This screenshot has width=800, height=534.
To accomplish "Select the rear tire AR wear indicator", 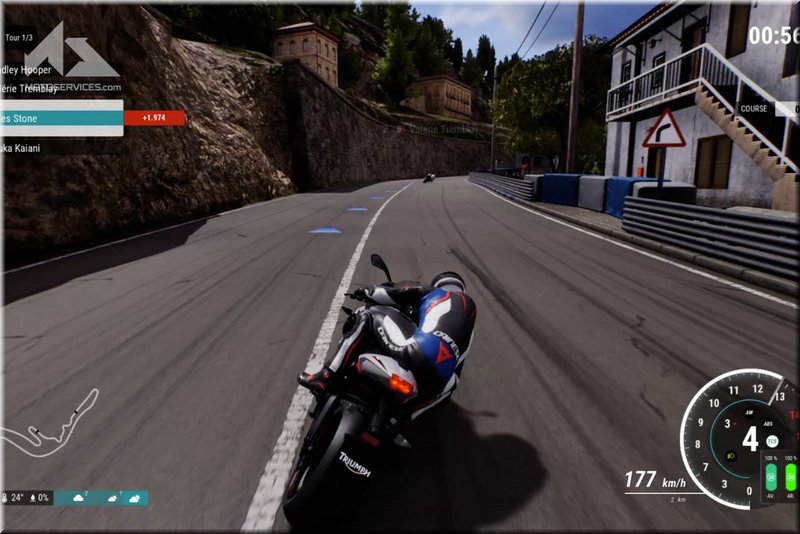I will tap(792, 475).
